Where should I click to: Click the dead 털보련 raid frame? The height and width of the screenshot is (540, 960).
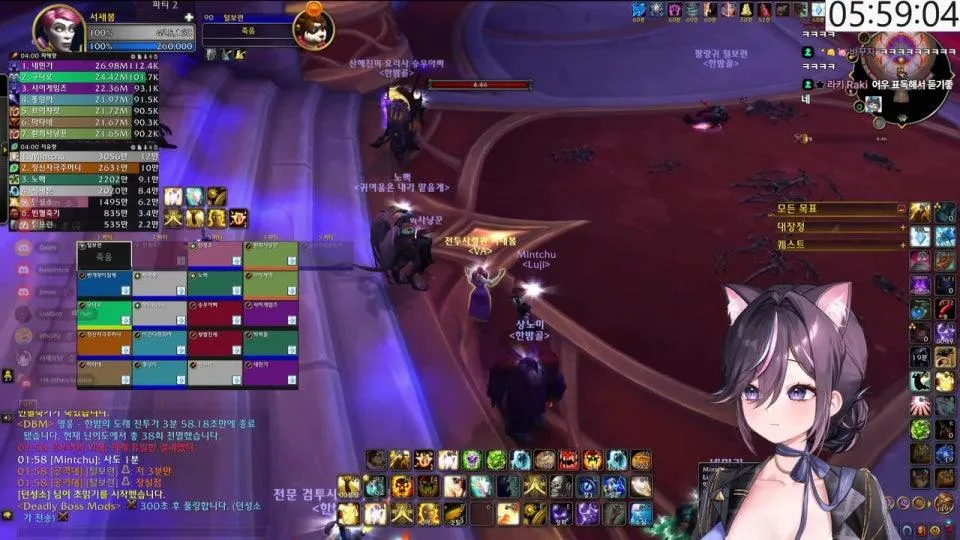tap(104, 255)
